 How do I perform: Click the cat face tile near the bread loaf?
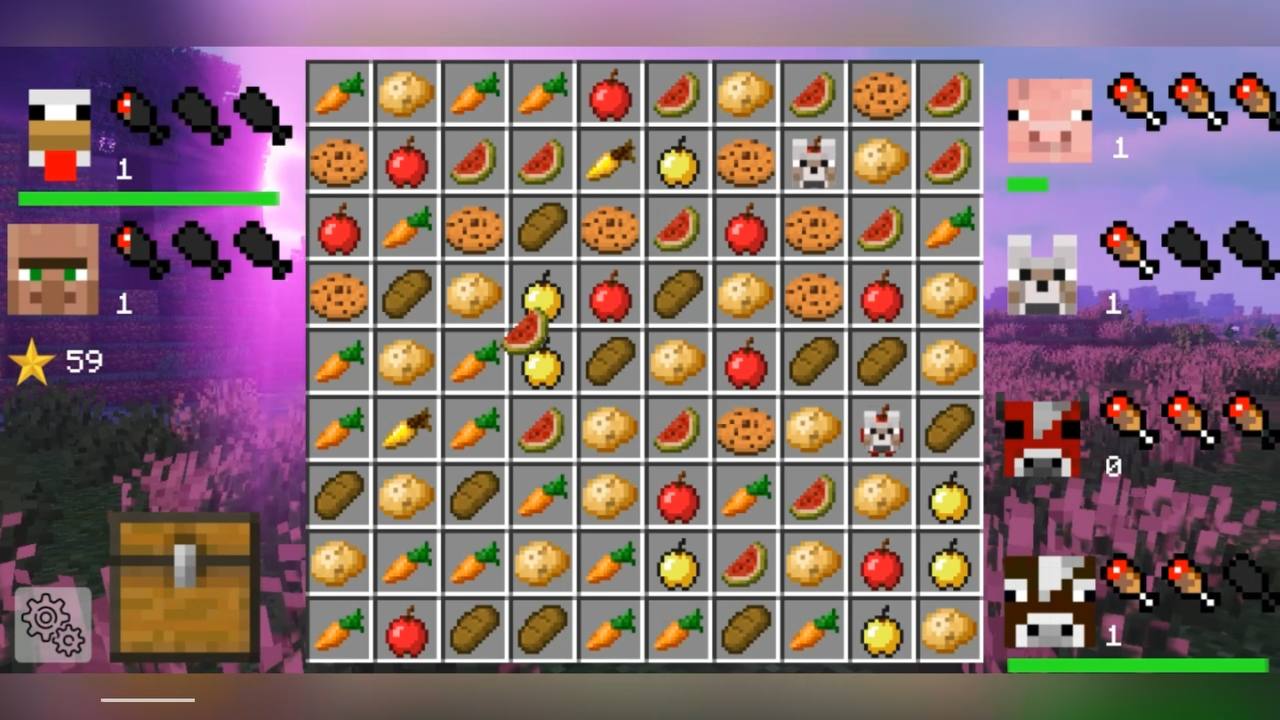pos(881,430)
